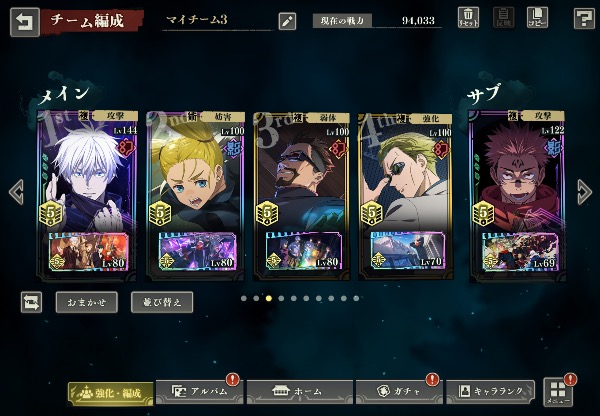Click the 並び替え reorder button
600x416 pixels.
pyautogui.click(x=161, y=301)
